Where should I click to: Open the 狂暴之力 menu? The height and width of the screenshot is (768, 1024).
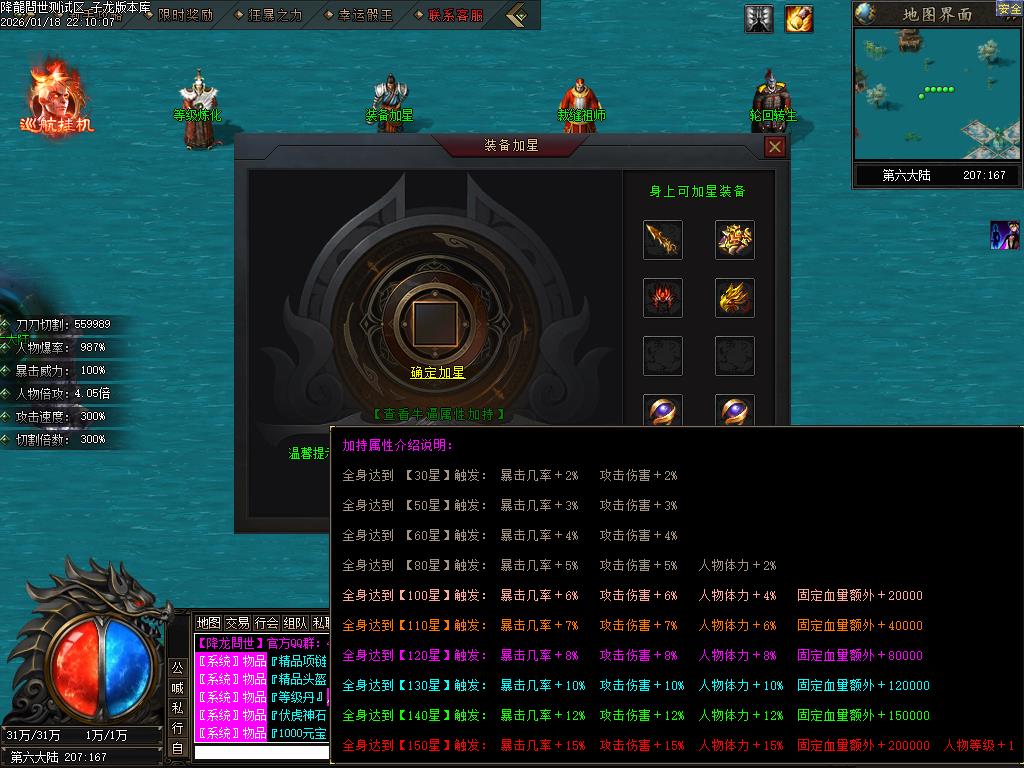(x=267, y=15)
